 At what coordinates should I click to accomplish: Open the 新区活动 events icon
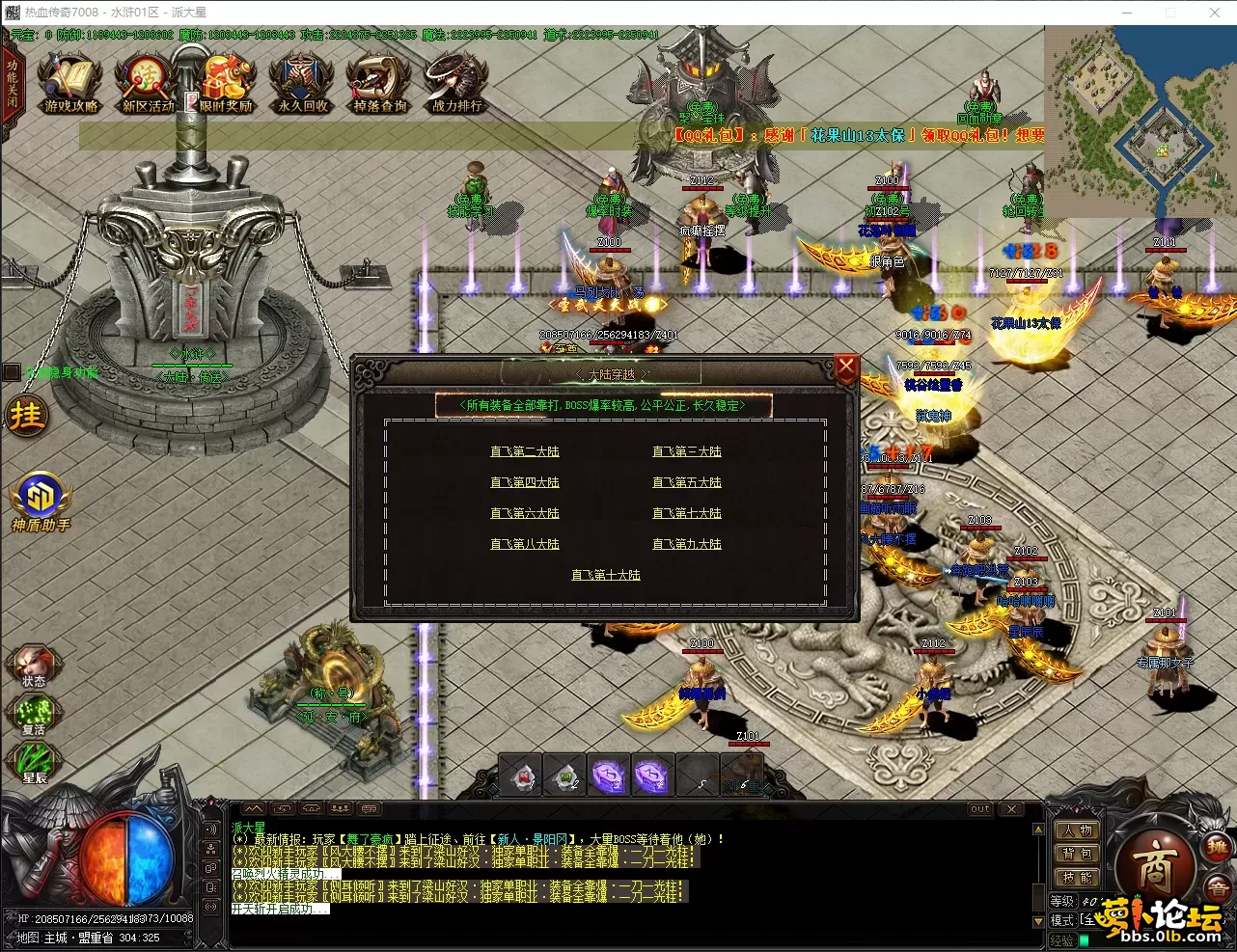[148, 84]
